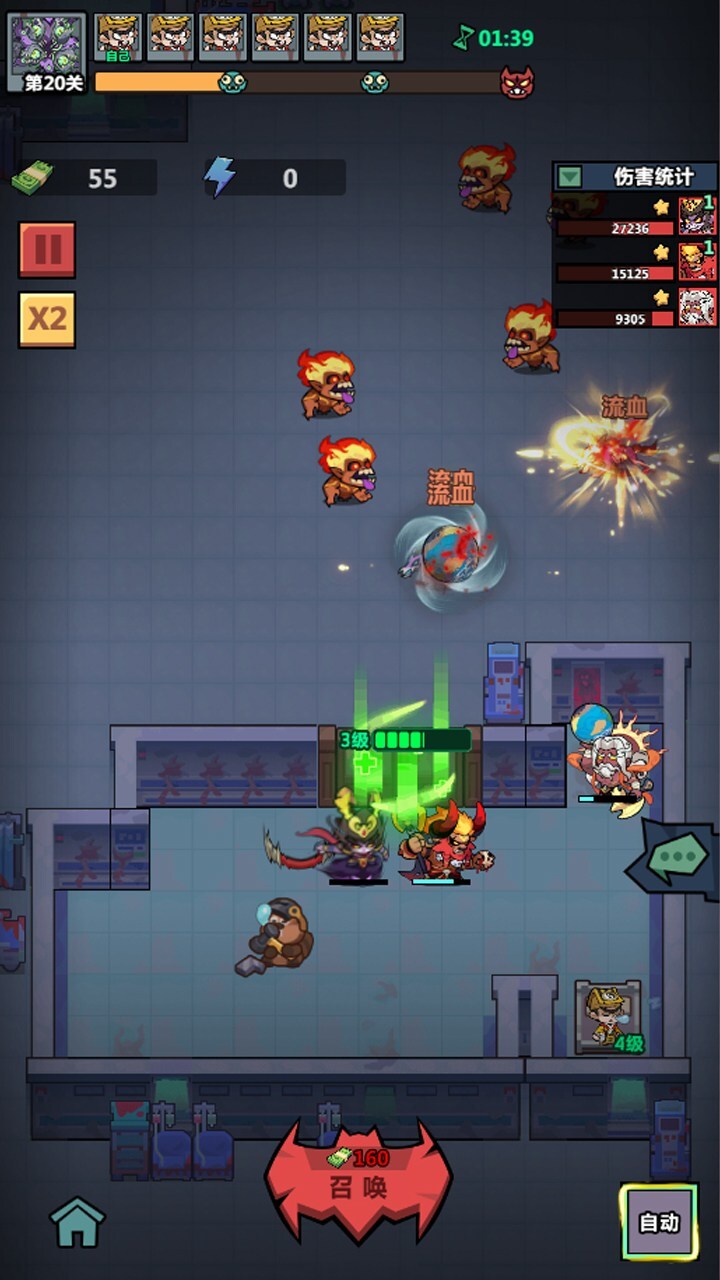The height and width of the screenshot is (1280, 720).
Task: Select the player portrait labeled 自己
Action: pos(118,37)
